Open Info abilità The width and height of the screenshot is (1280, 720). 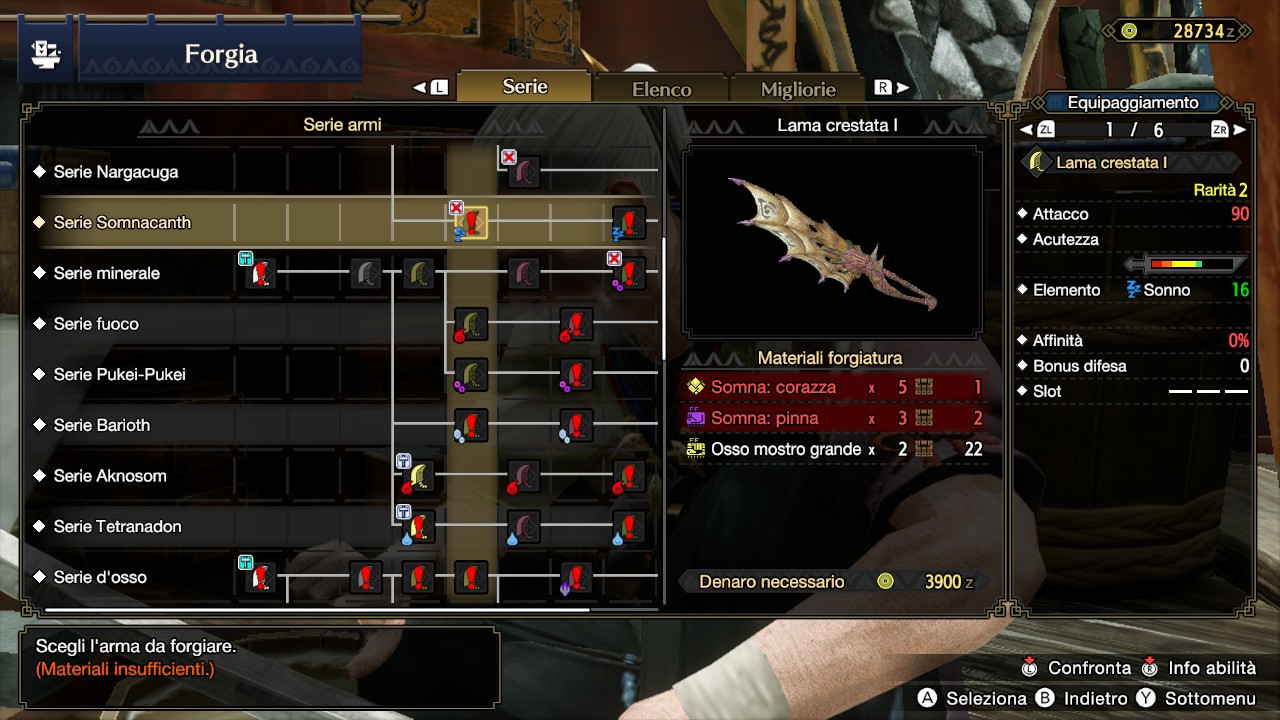pos(1197,667)
